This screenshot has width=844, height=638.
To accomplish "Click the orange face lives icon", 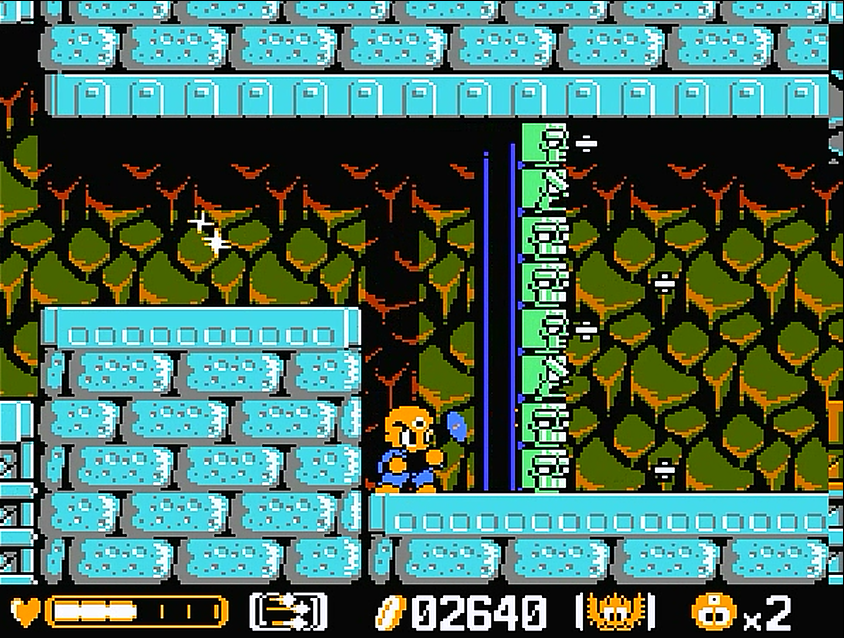I will click(x=712, y=611).
